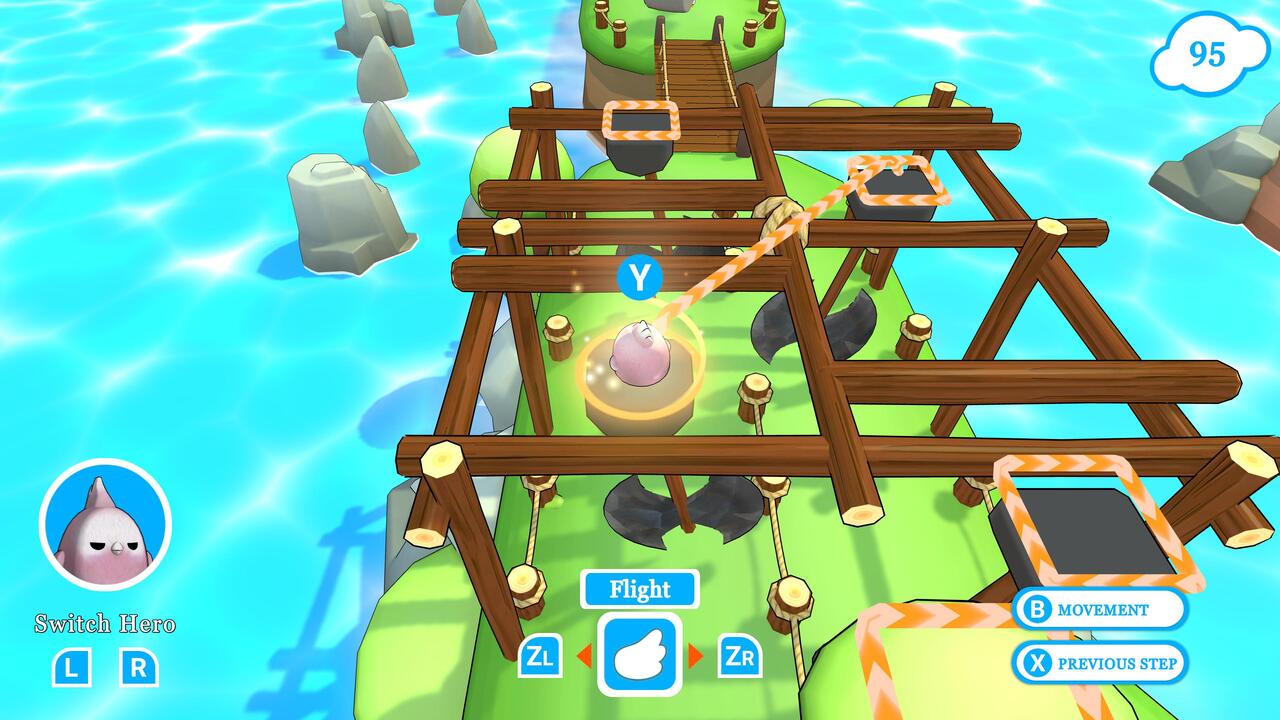1280x720 pixels.
Task: Click the B circle icon in the MOVEMENT button
Action: pyautogui.click(x=1037, y=610)
